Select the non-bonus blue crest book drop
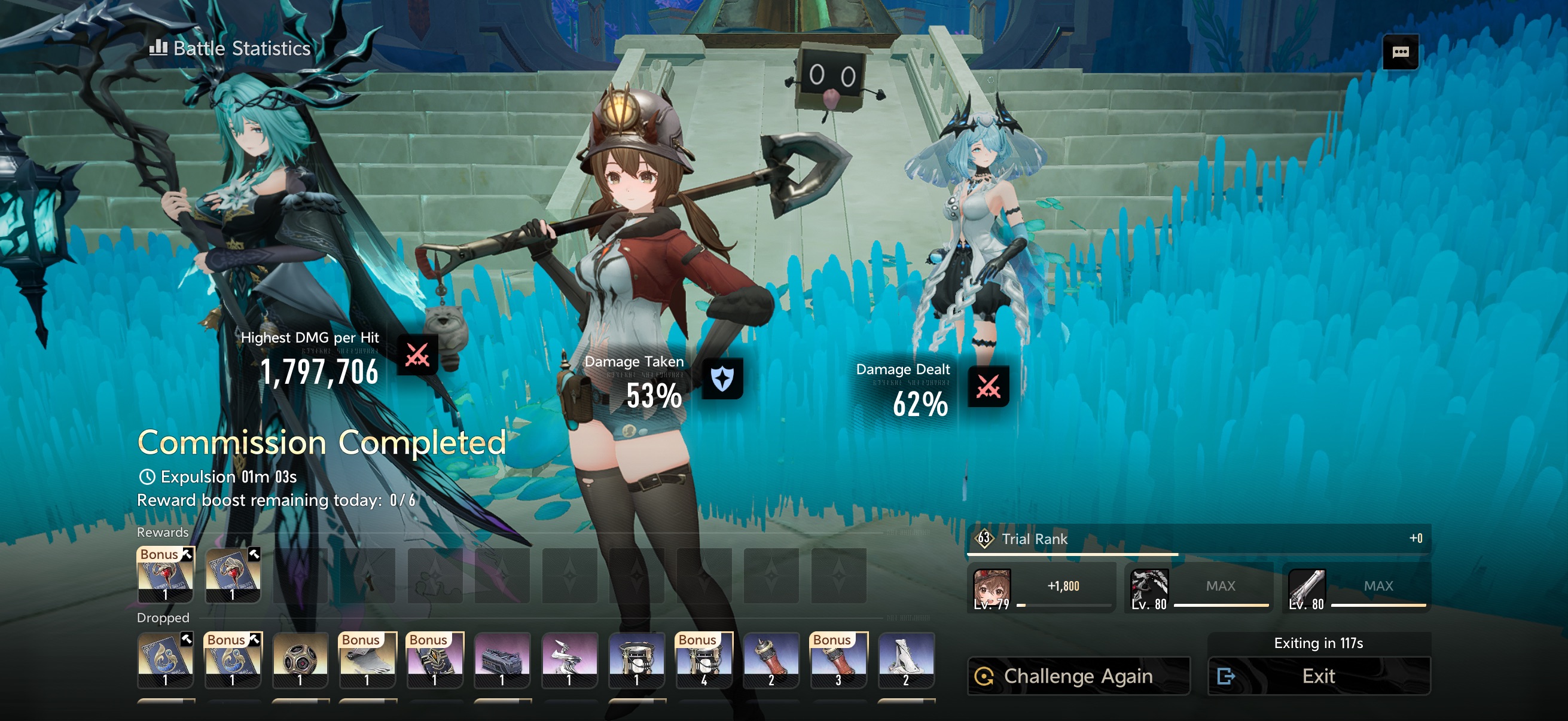Image resolution: width=1568 pixels, height=721 pixels. [166, 660]
